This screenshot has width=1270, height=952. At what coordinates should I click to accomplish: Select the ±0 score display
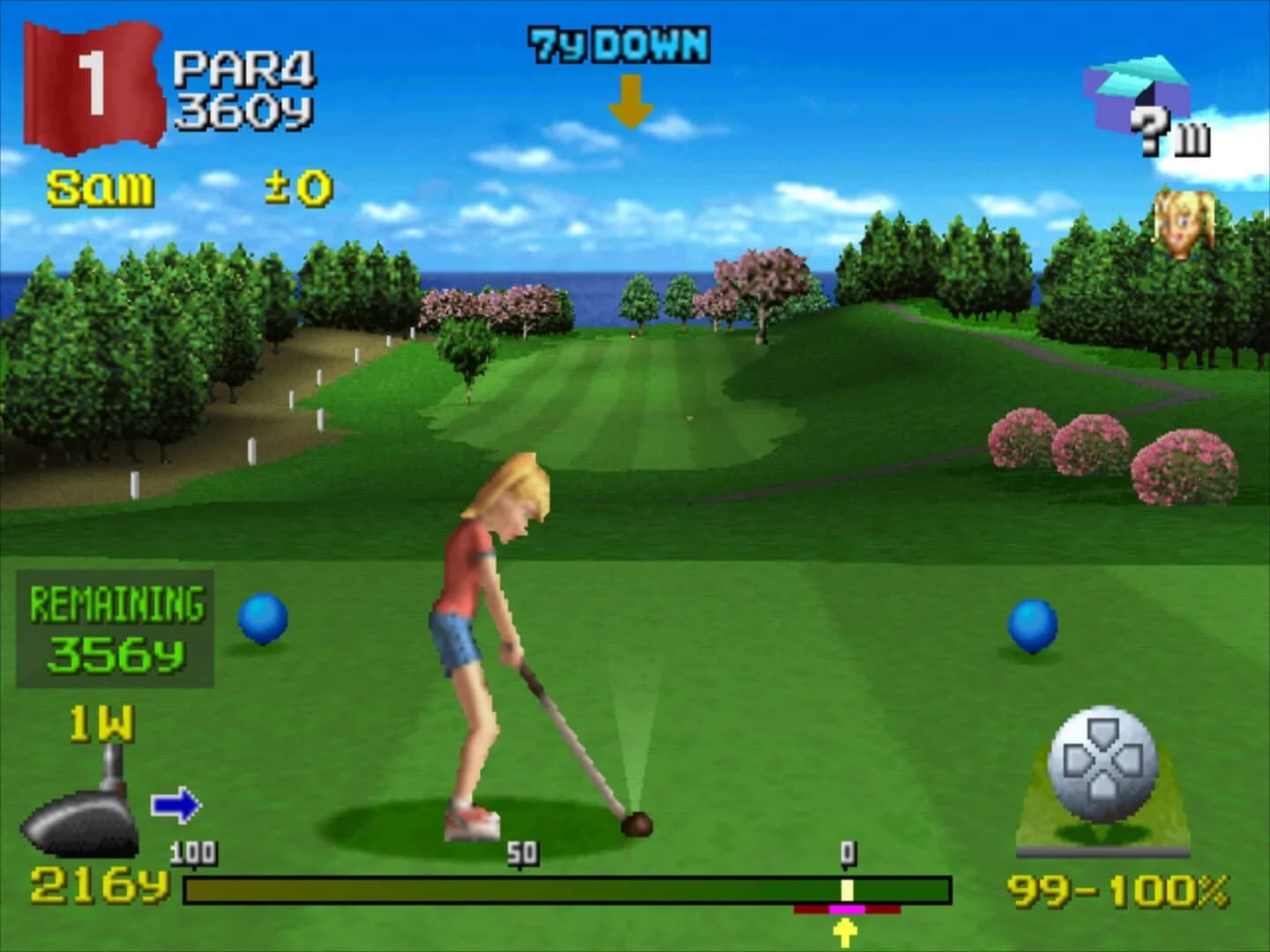click(x=295, y=185)
